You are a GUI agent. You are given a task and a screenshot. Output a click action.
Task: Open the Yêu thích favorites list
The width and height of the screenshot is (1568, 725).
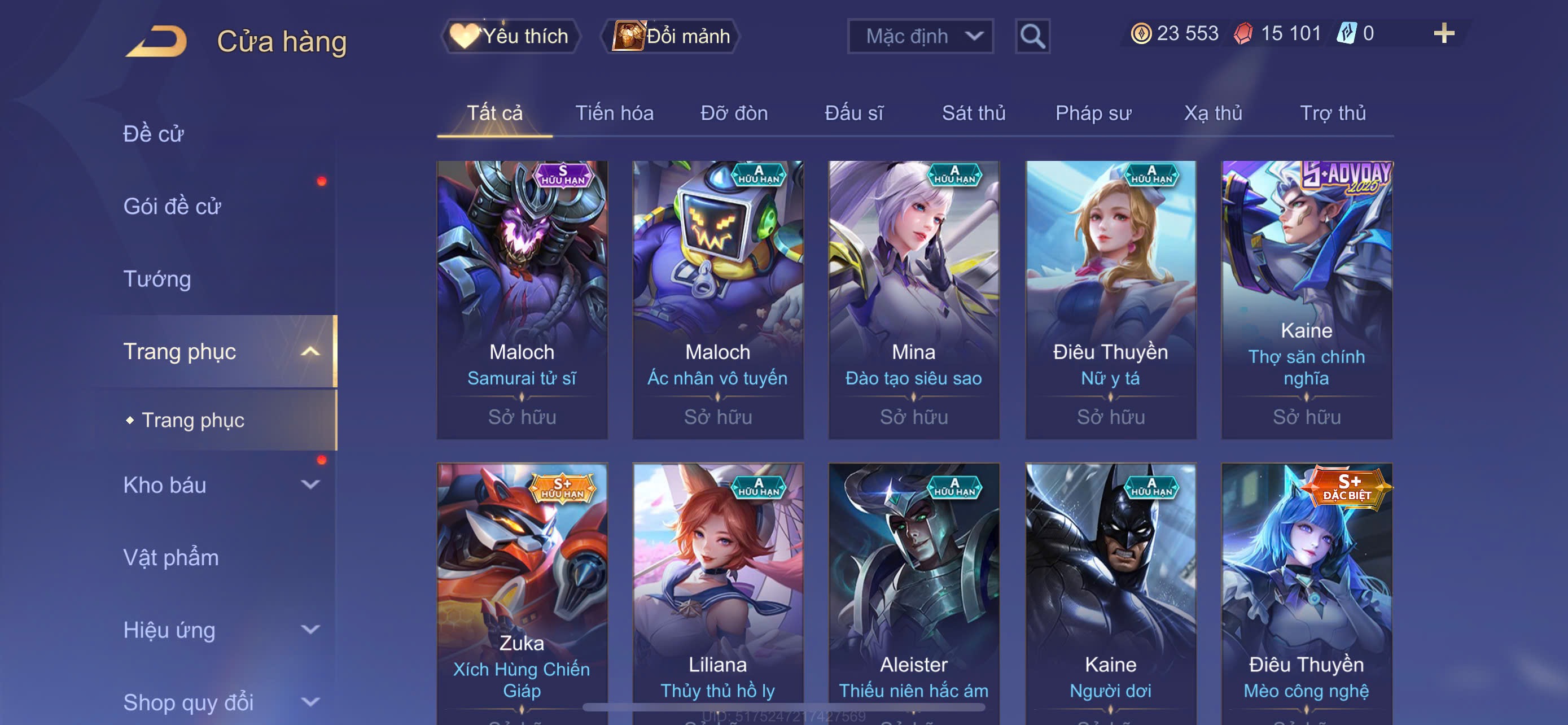(511, 36)
